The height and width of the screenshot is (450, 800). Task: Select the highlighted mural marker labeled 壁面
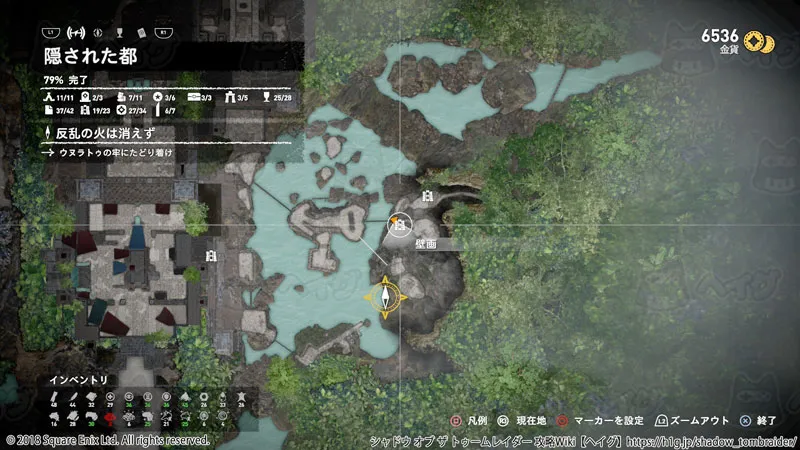click(x=398, y=228)
